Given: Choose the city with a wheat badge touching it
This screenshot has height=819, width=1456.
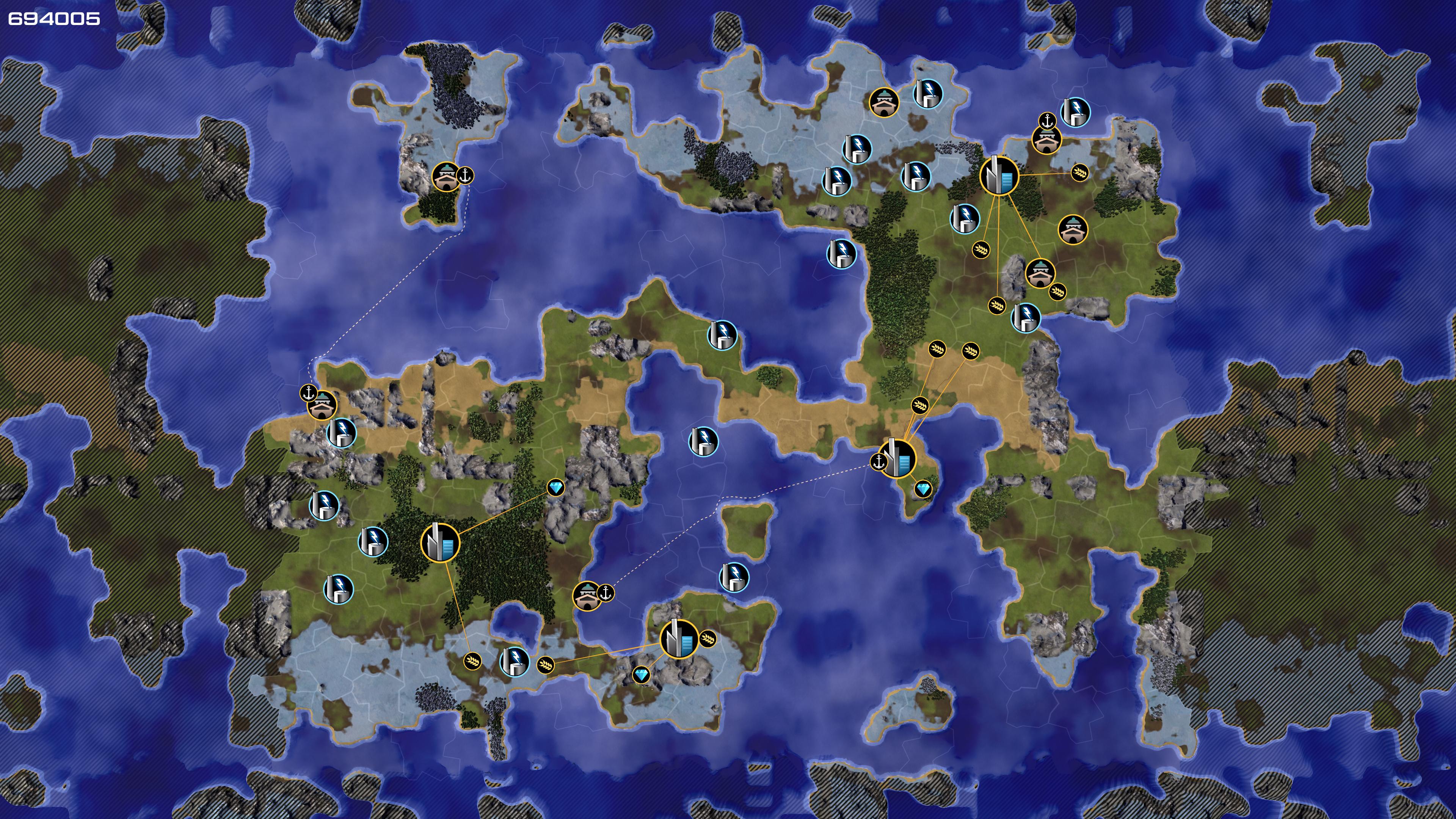Looking at the screenshot, I should pyautogui.click(x=679, y=639).
